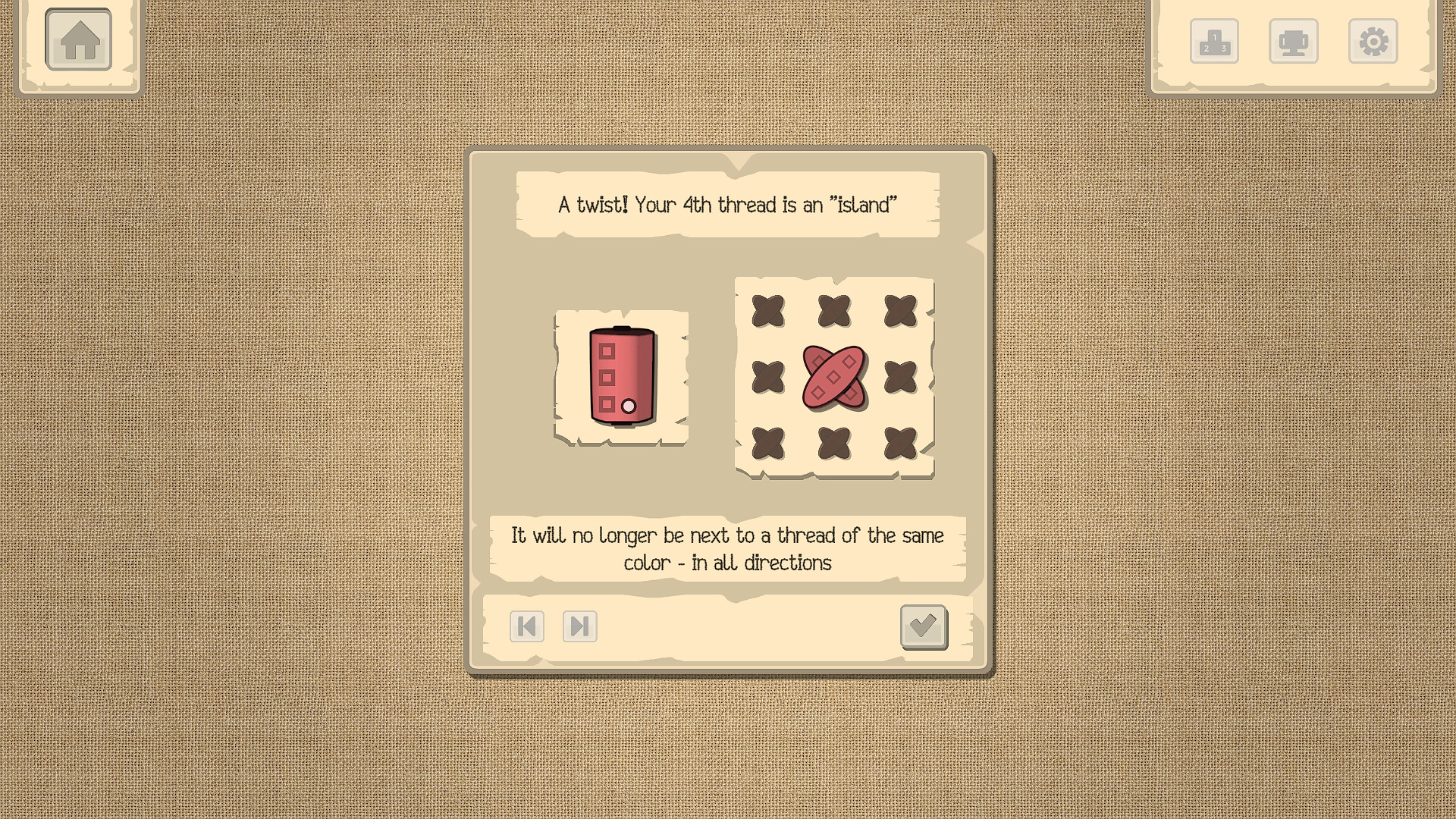Click the center-top X above the bandage
The width and height of the screenshot is (1456, 819).
(835, 309)
